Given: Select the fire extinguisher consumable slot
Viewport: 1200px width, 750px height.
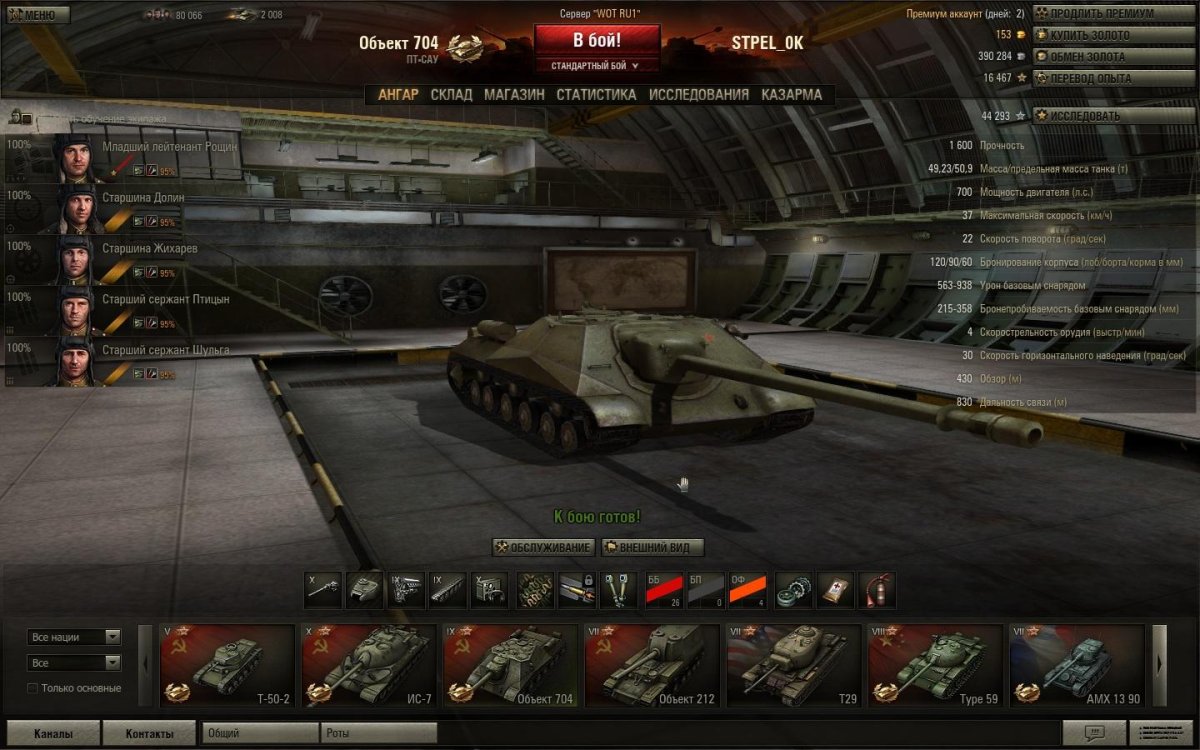Looking at the screenshot, I should click(x=877, y=590).
